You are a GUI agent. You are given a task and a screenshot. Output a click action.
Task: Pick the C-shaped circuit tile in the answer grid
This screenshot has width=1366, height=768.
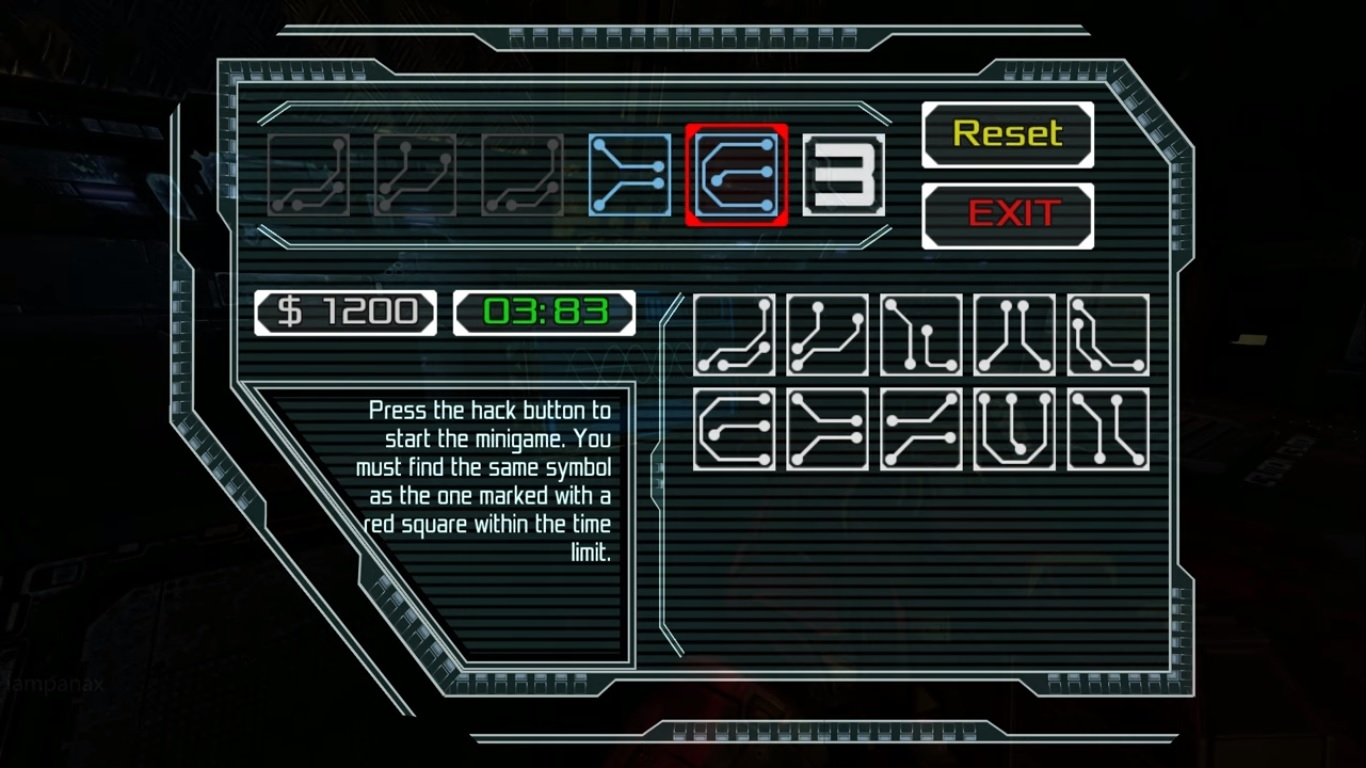(x=734, y=430)
